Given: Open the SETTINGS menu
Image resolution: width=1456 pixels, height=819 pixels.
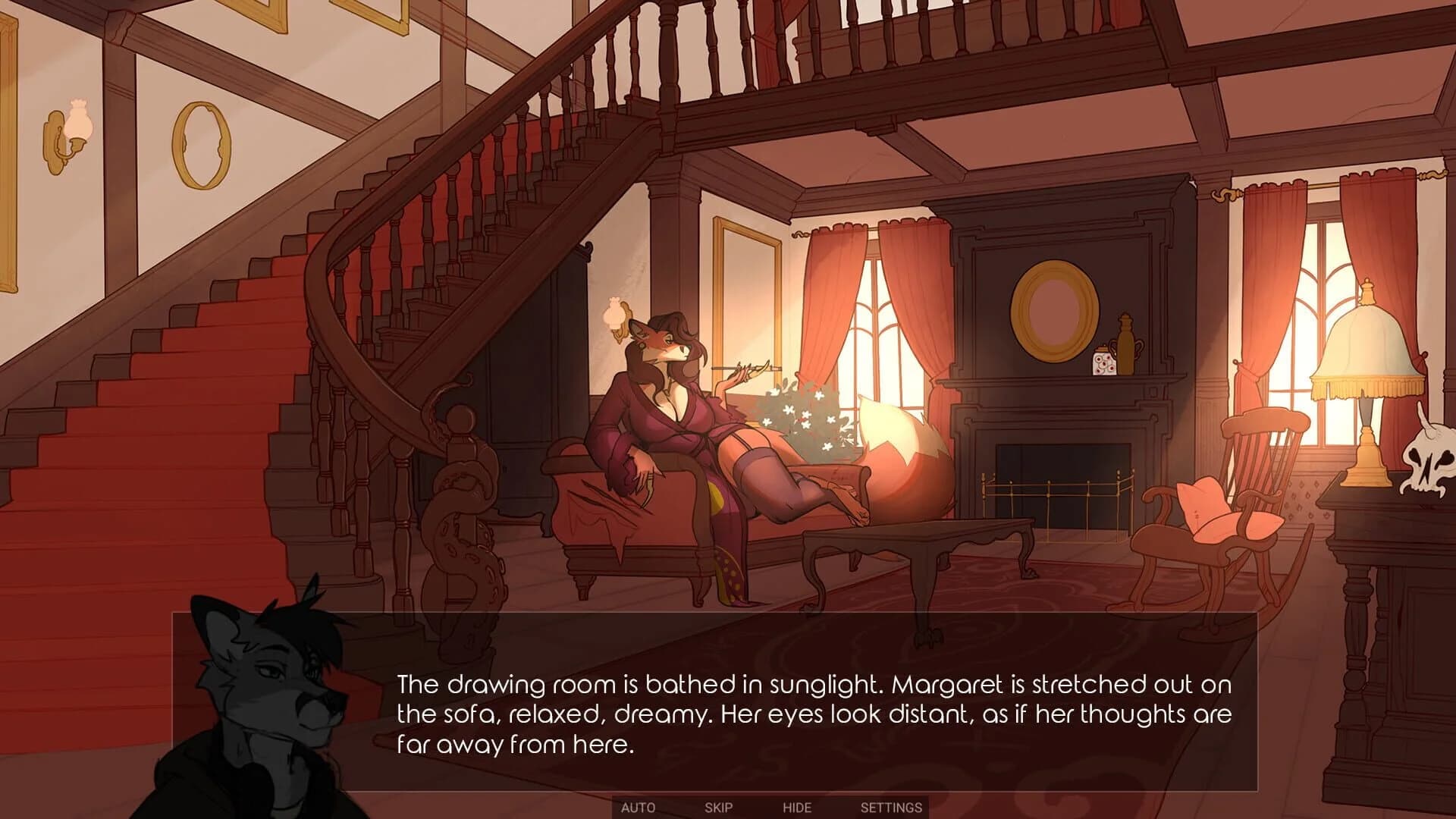Looking at the screenshot, I should pyautogui.click(x=891, y=808).
